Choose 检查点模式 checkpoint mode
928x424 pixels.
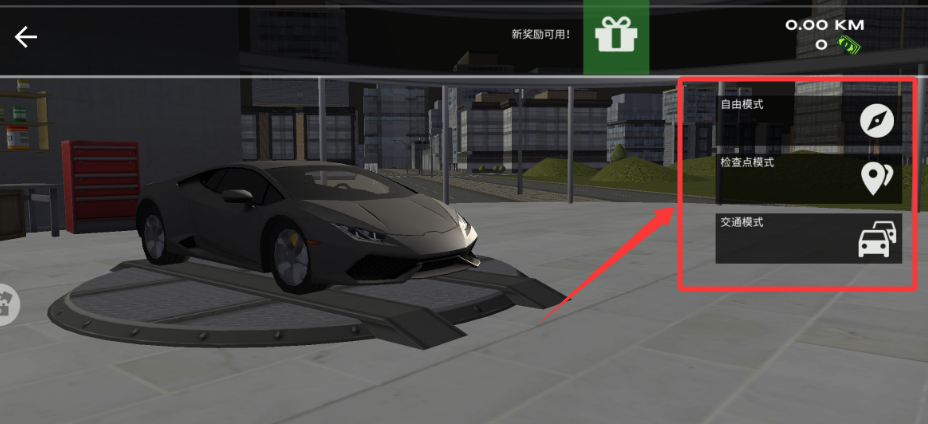tap(808, 179)
